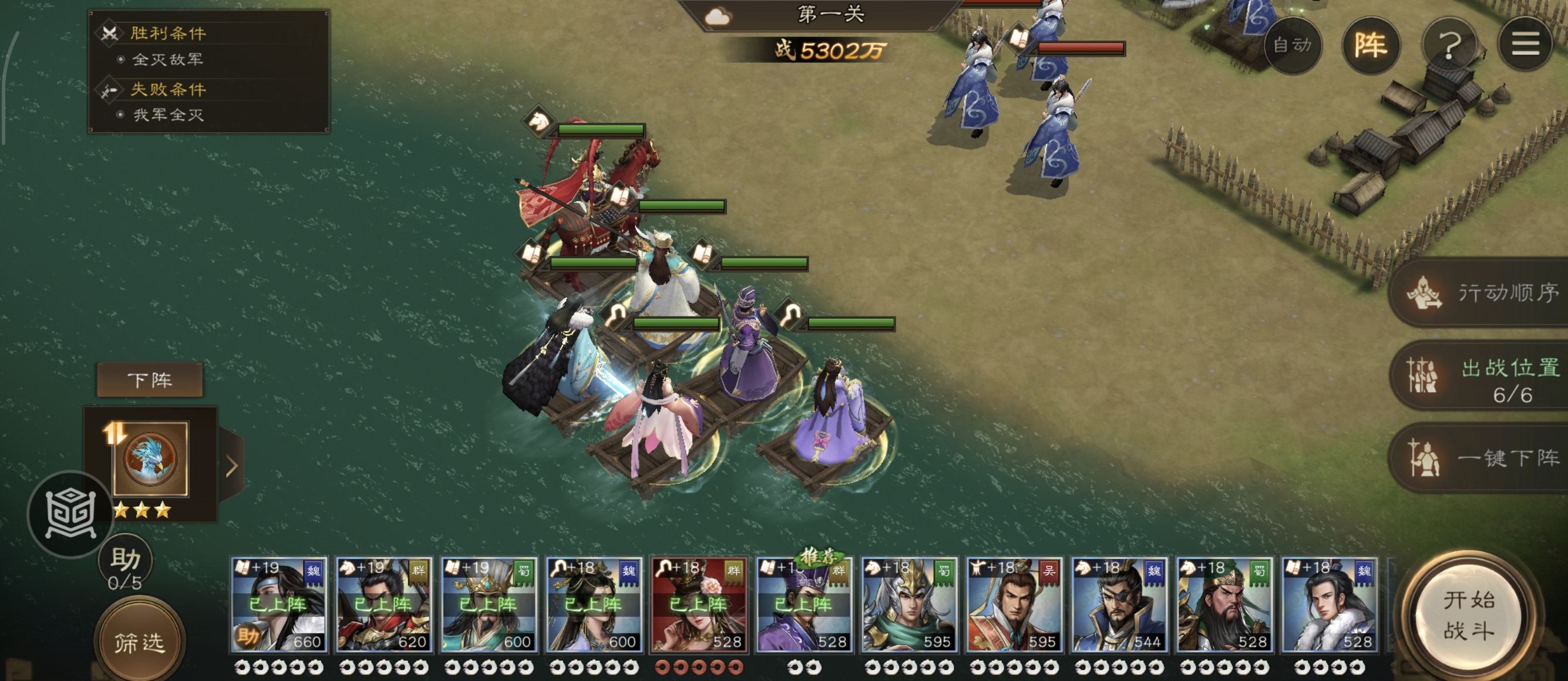Choose the white-fur Wei hero card
1568x681 pixels.
1329,605
